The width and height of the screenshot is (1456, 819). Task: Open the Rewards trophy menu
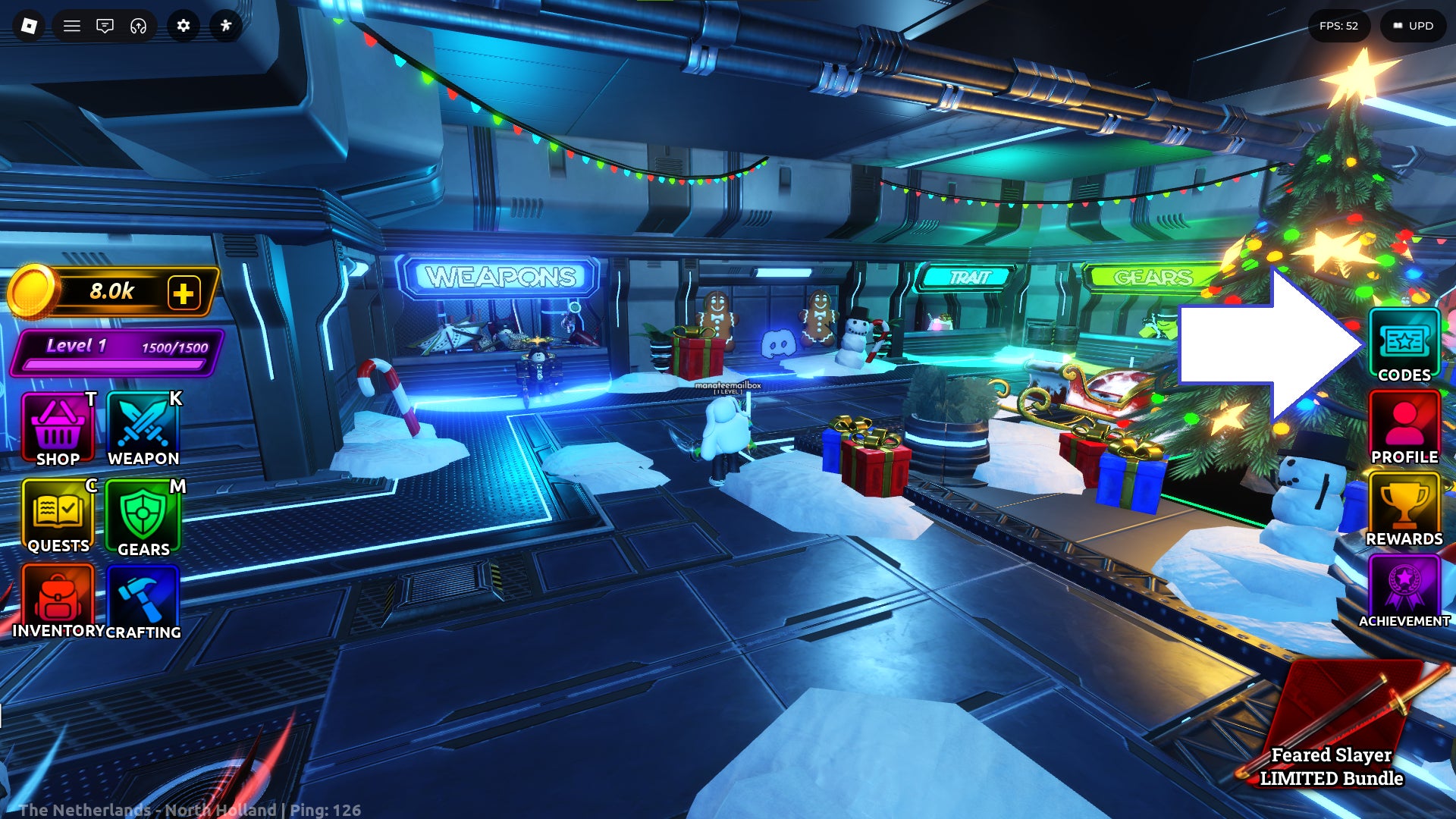pyautogui.click(x=1404, y=510)
